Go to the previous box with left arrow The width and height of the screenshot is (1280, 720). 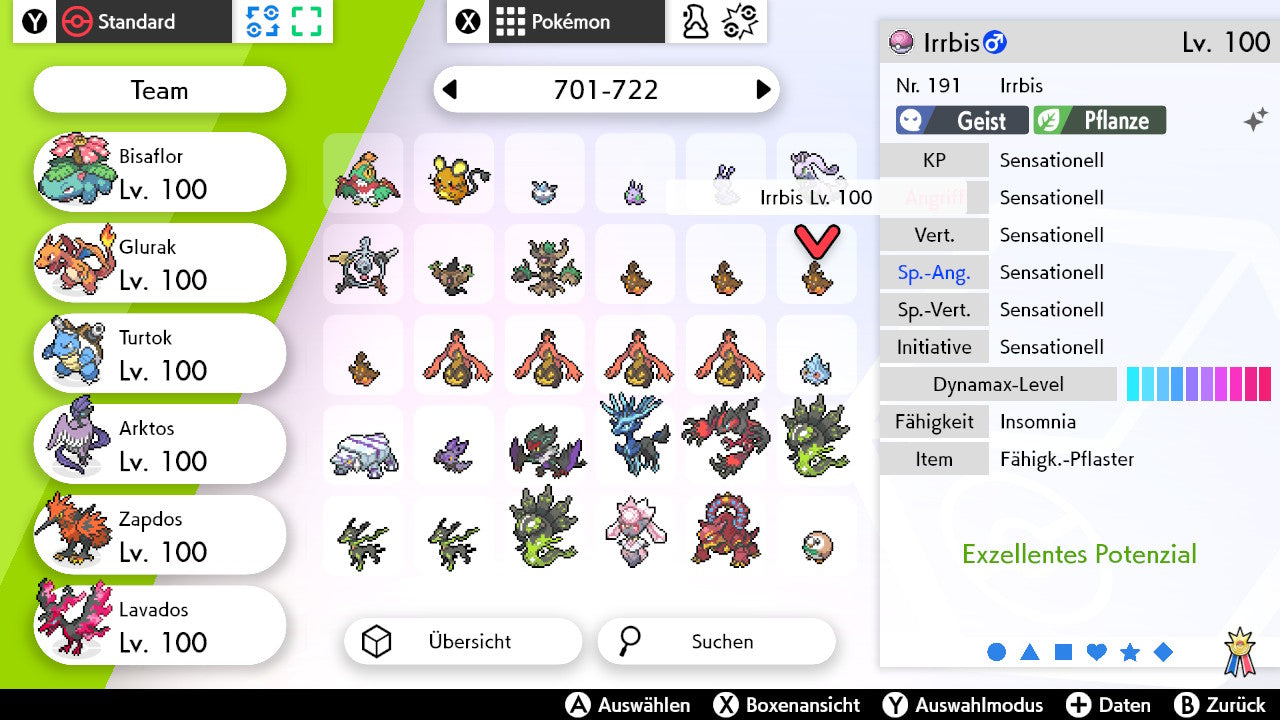(450, 90)
